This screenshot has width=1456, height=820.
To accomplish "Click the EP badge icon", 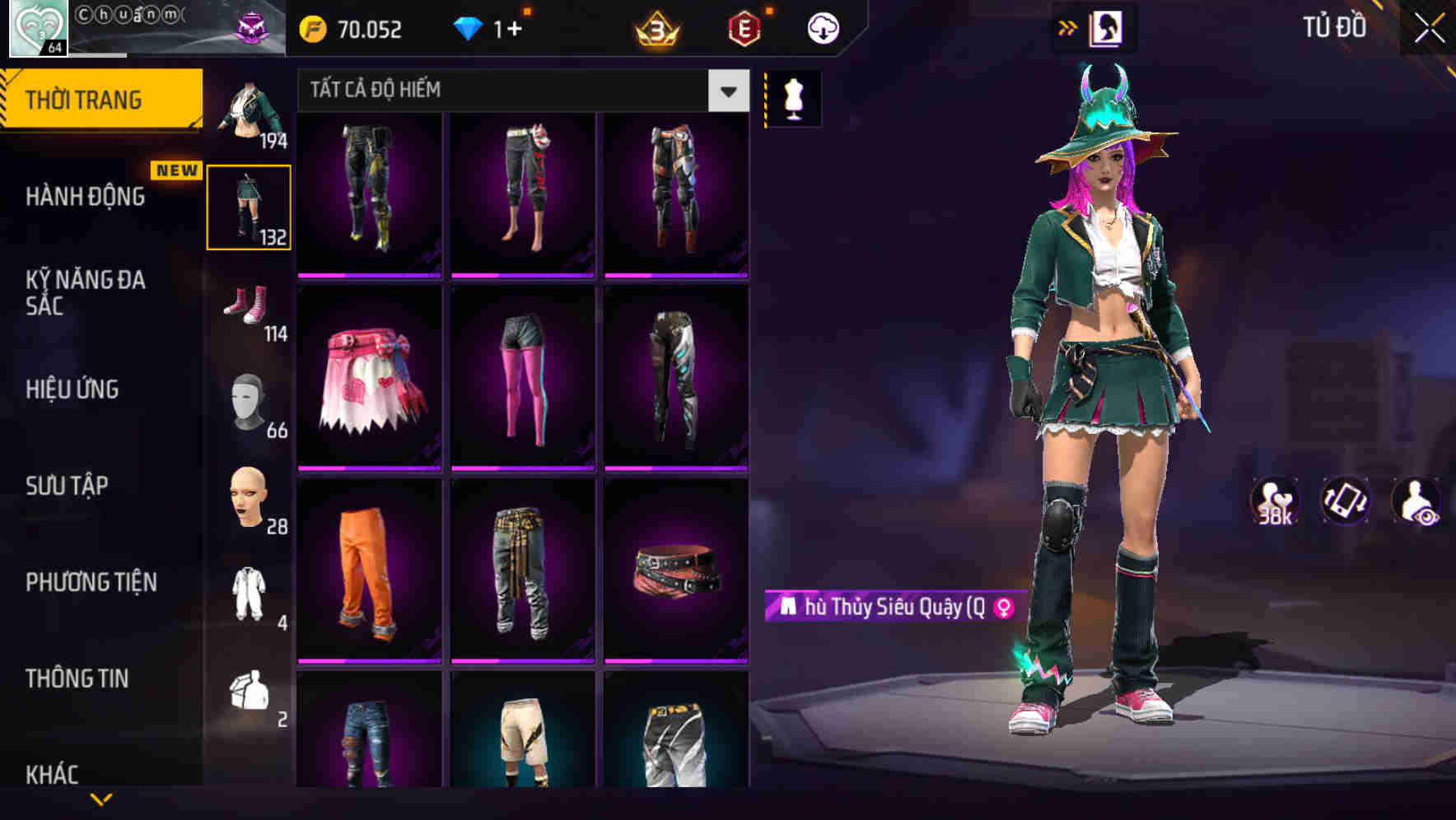I will [743, 27].
